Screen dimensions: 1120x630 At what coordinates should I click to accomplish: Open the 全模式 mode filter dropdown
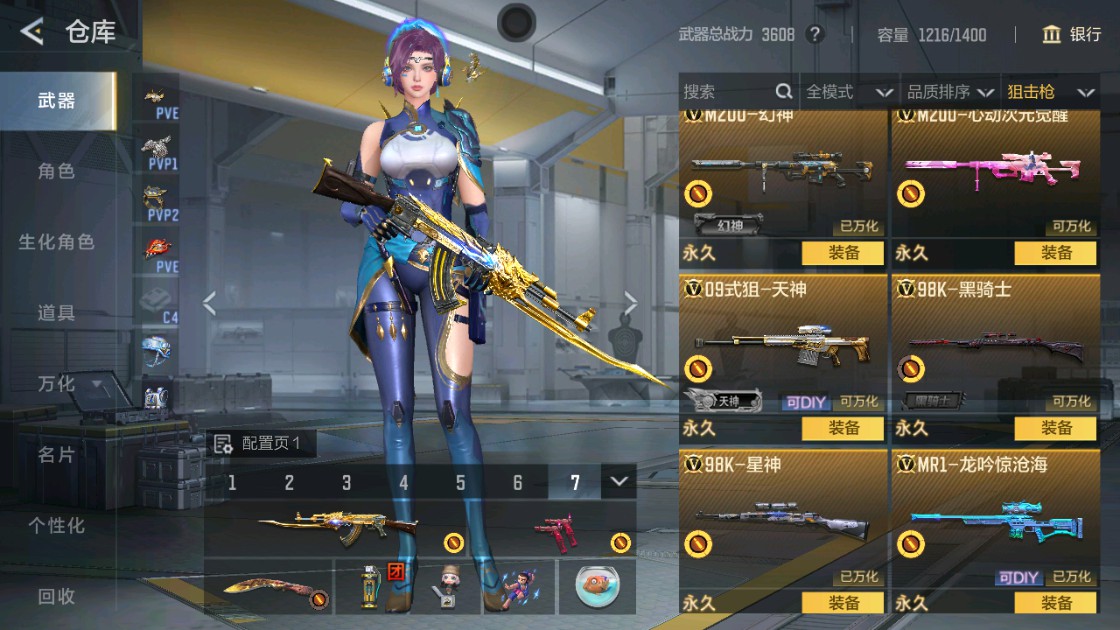(x=849, y=92)
